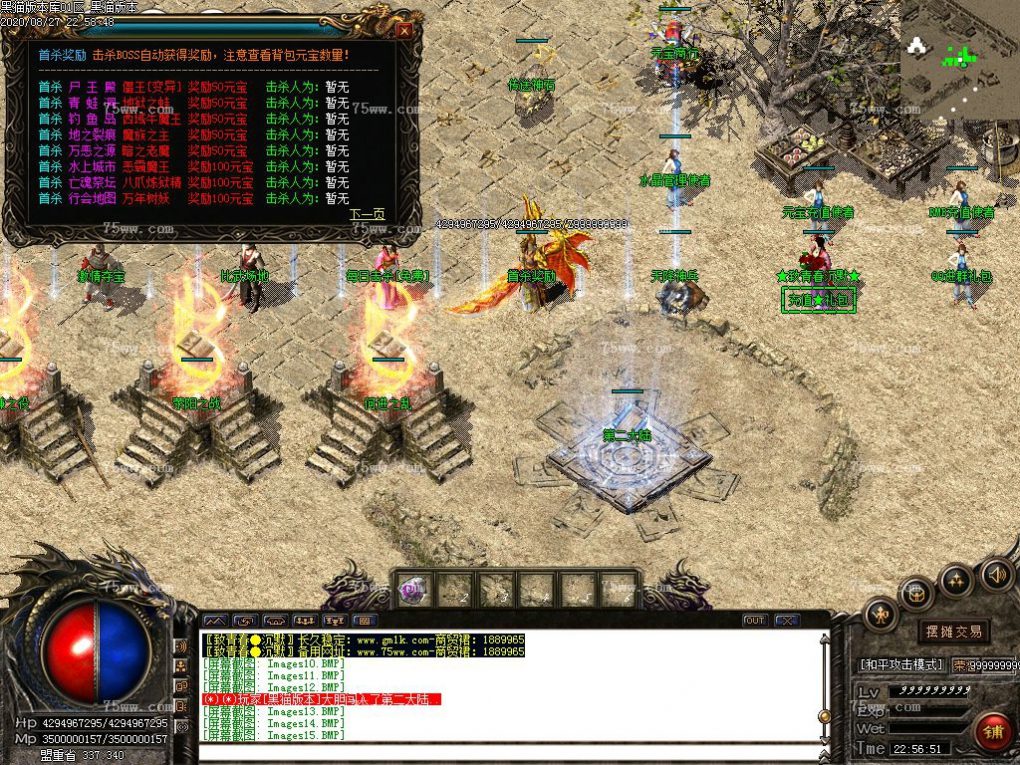Go to next page via 下一页
The width and height of the screenshot is (1020, 765).
point(366,214)
